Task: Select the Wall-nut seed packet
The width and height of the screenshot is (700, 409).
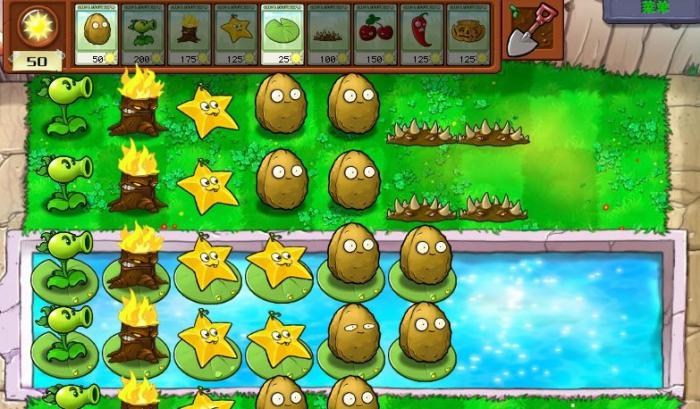Action: [97, 35]
